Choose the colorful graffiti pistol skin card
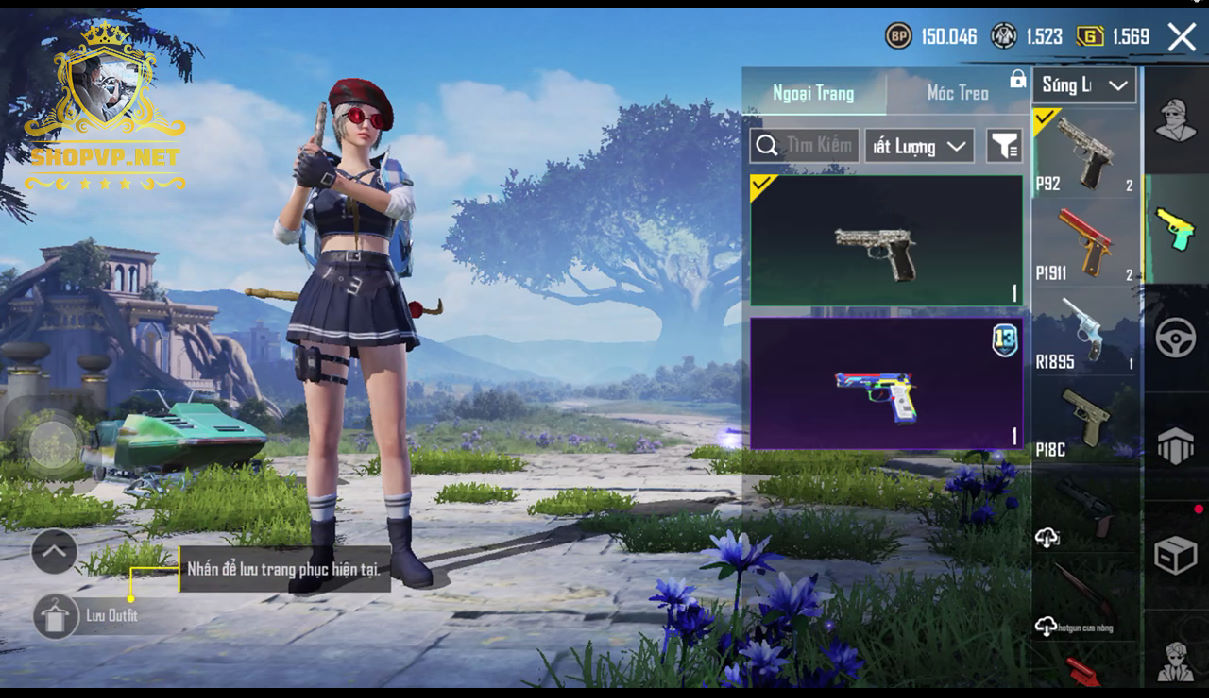1209x698 pixels. (x=886, y=383)
